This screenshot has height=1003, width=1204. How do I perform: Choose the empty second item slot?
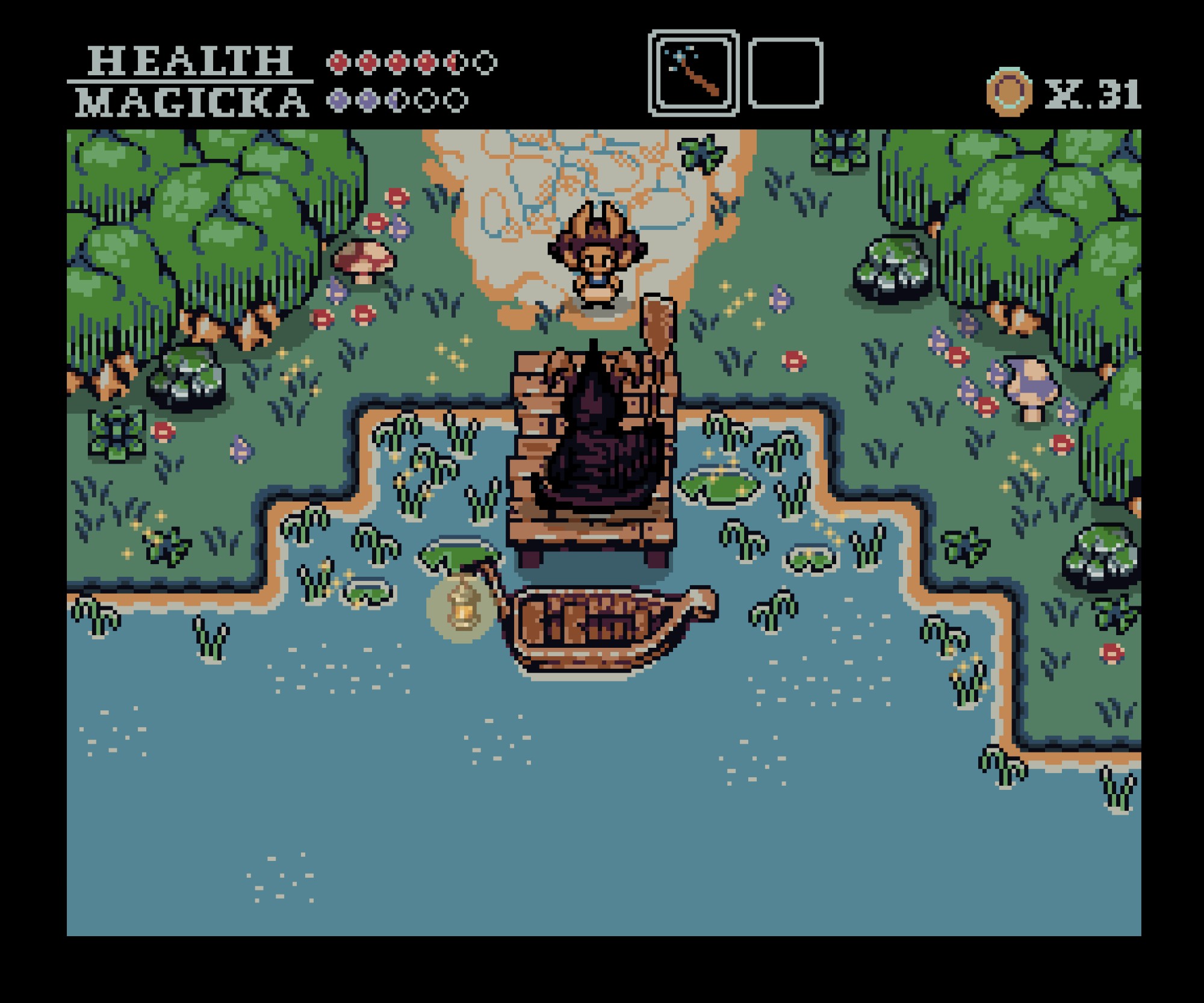pos(786,73)
